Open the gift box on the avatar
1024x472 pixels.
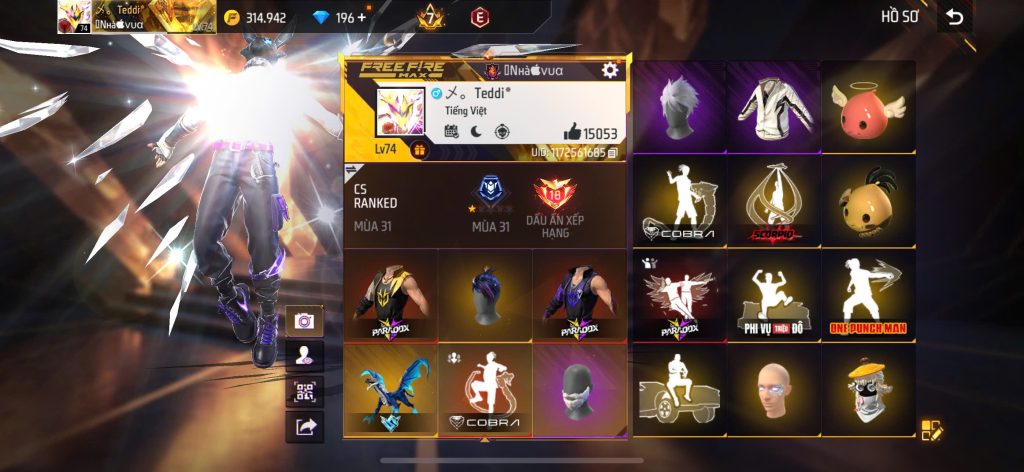[x=419, y=151]
